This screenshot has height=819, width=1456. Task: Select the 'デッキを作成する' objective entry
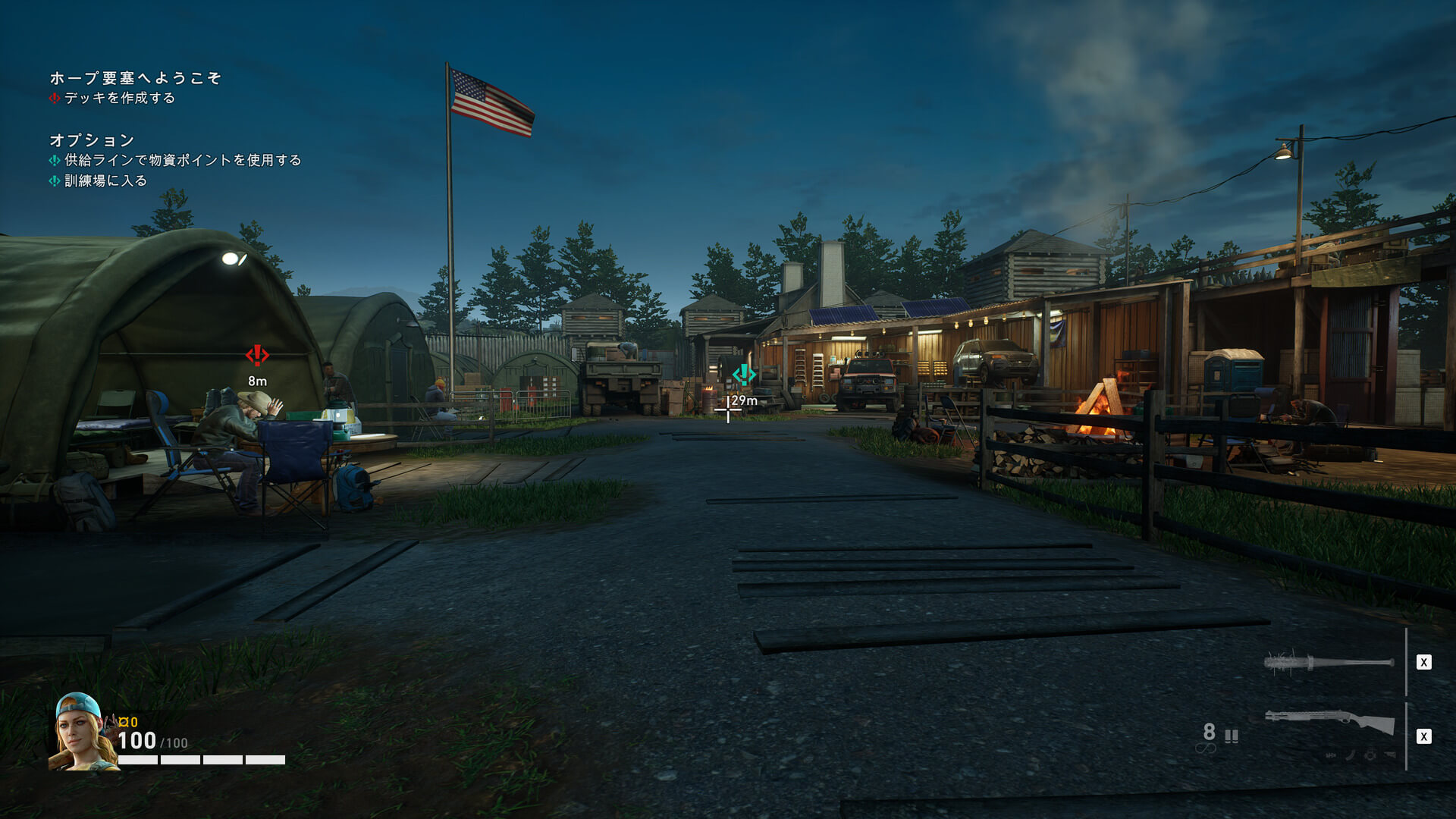point(119,98)
